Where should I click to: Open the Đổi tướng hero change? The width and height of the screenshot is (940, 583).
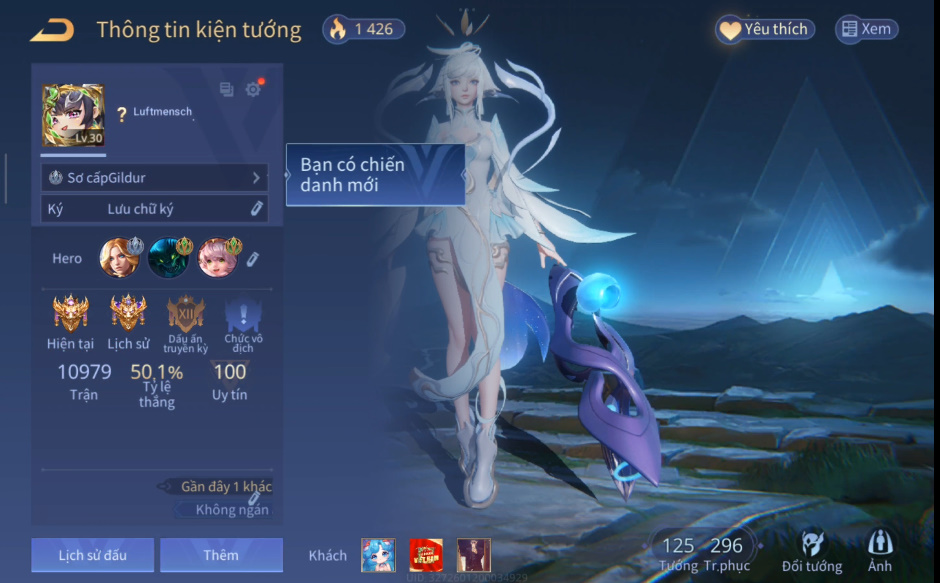812,551
